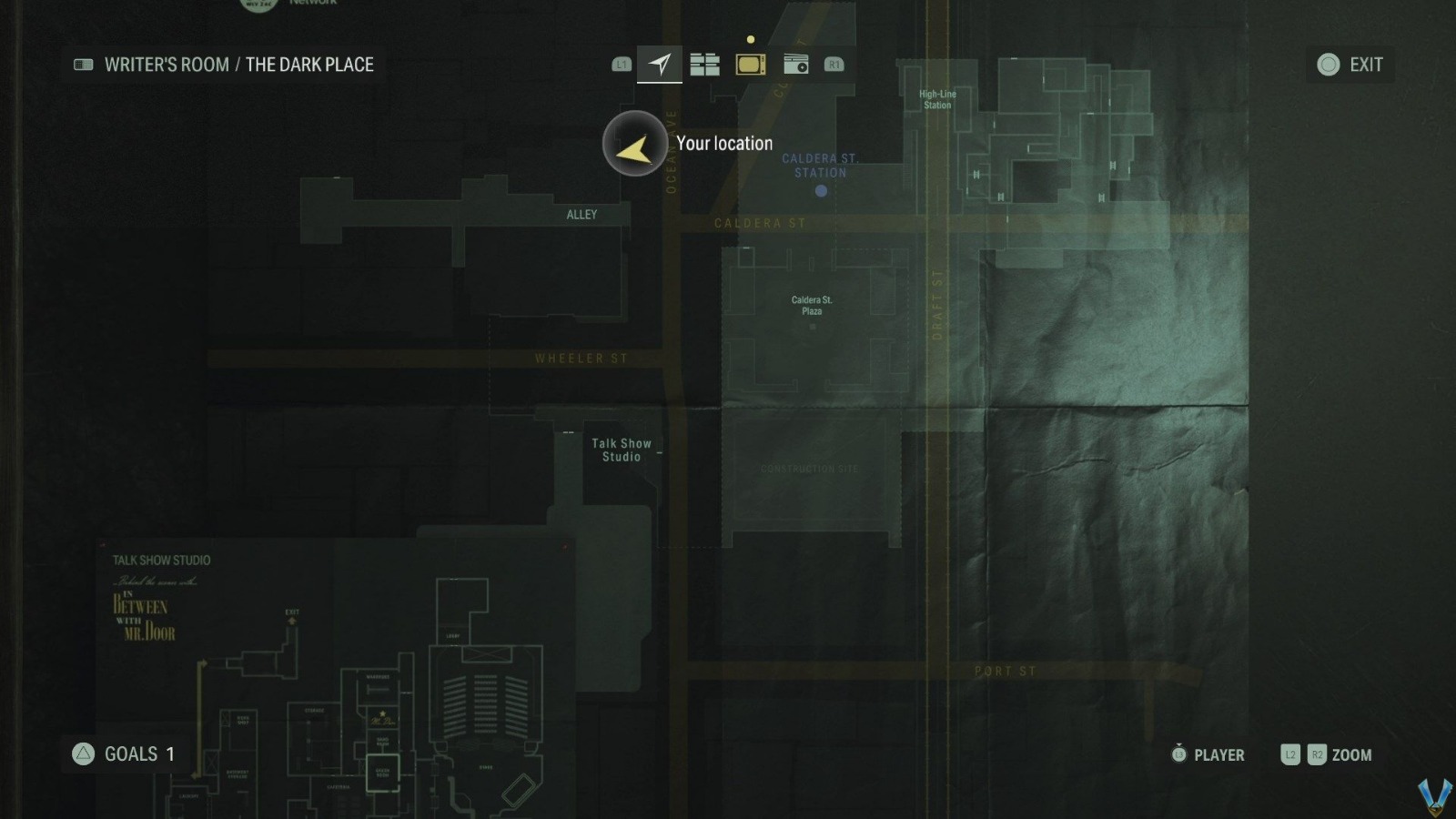Click the PLAYER label

pos(1219,754)
